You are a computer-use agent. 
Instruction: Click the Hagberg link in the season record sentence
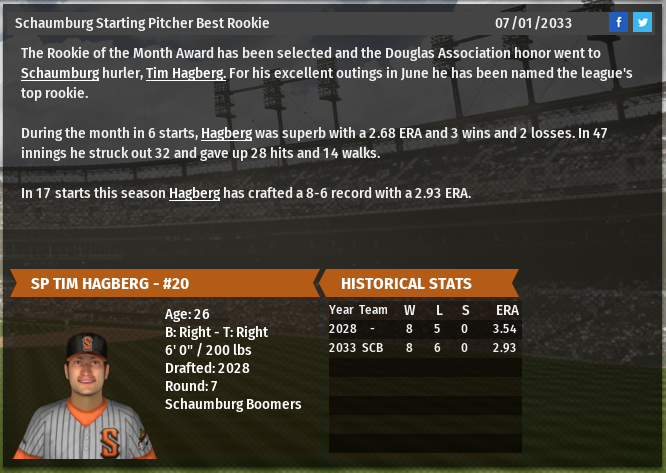194,193
